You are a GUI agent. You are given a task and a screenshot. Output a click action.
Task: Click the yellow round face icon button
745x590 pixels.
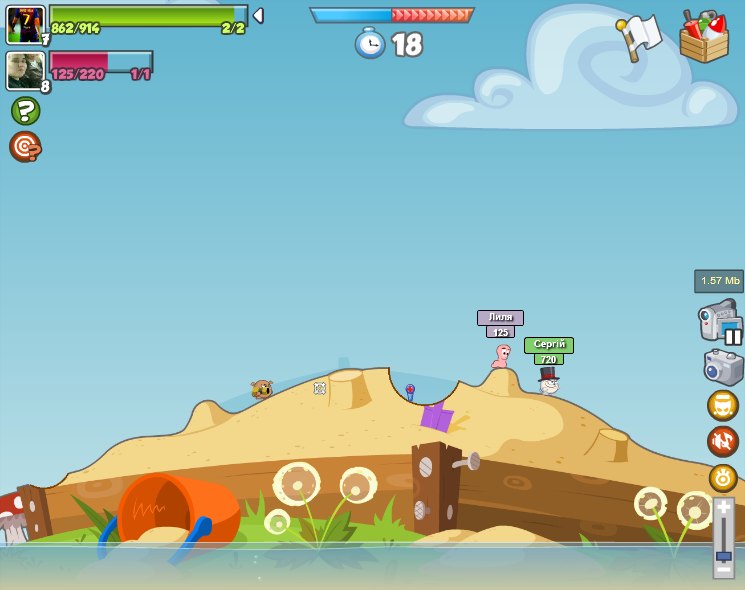click(x=723, y=405)
